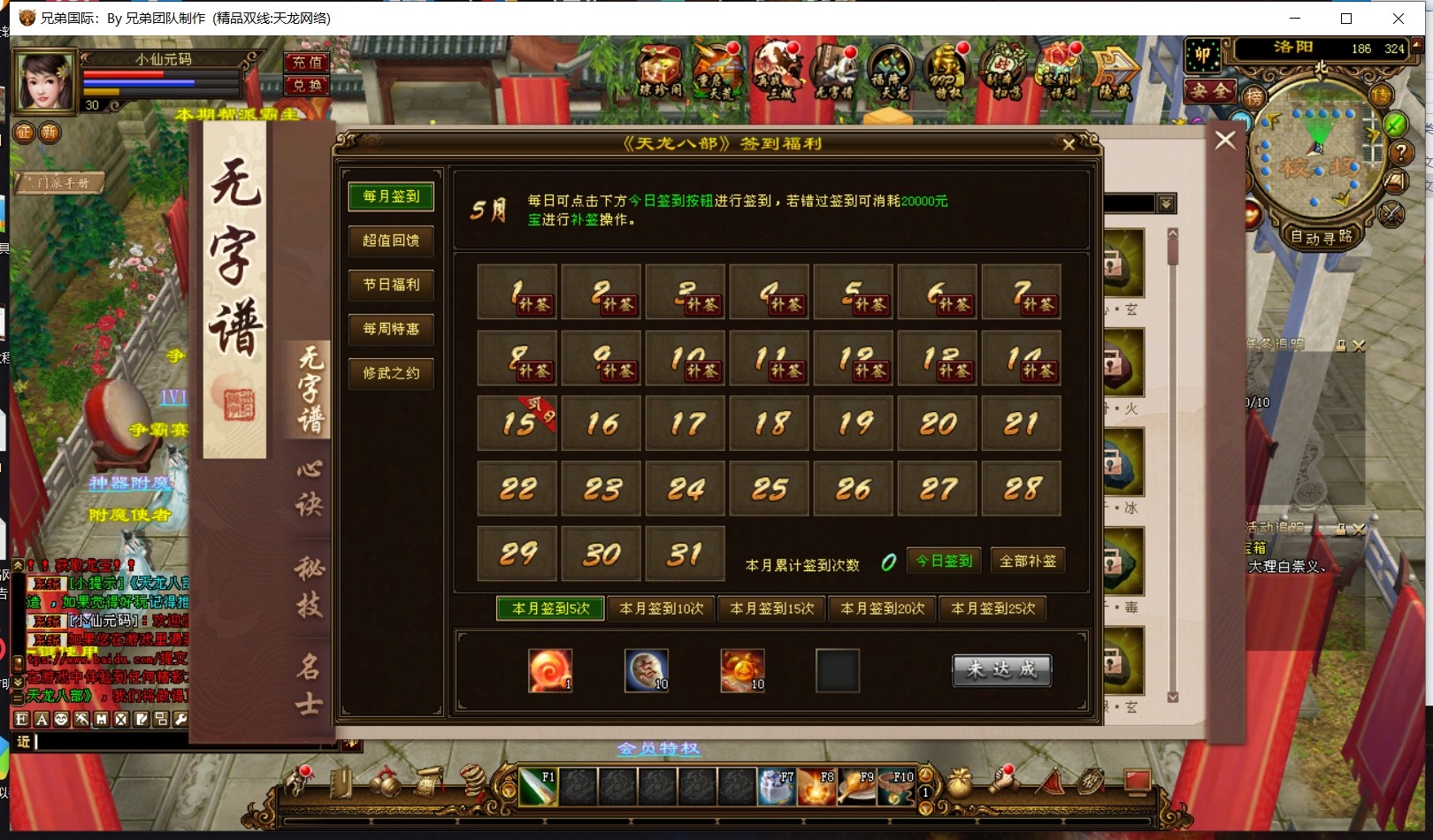Activate the 自动寻路 auto-pathfinding button
1433x840 pixels.
(1321, 237)
